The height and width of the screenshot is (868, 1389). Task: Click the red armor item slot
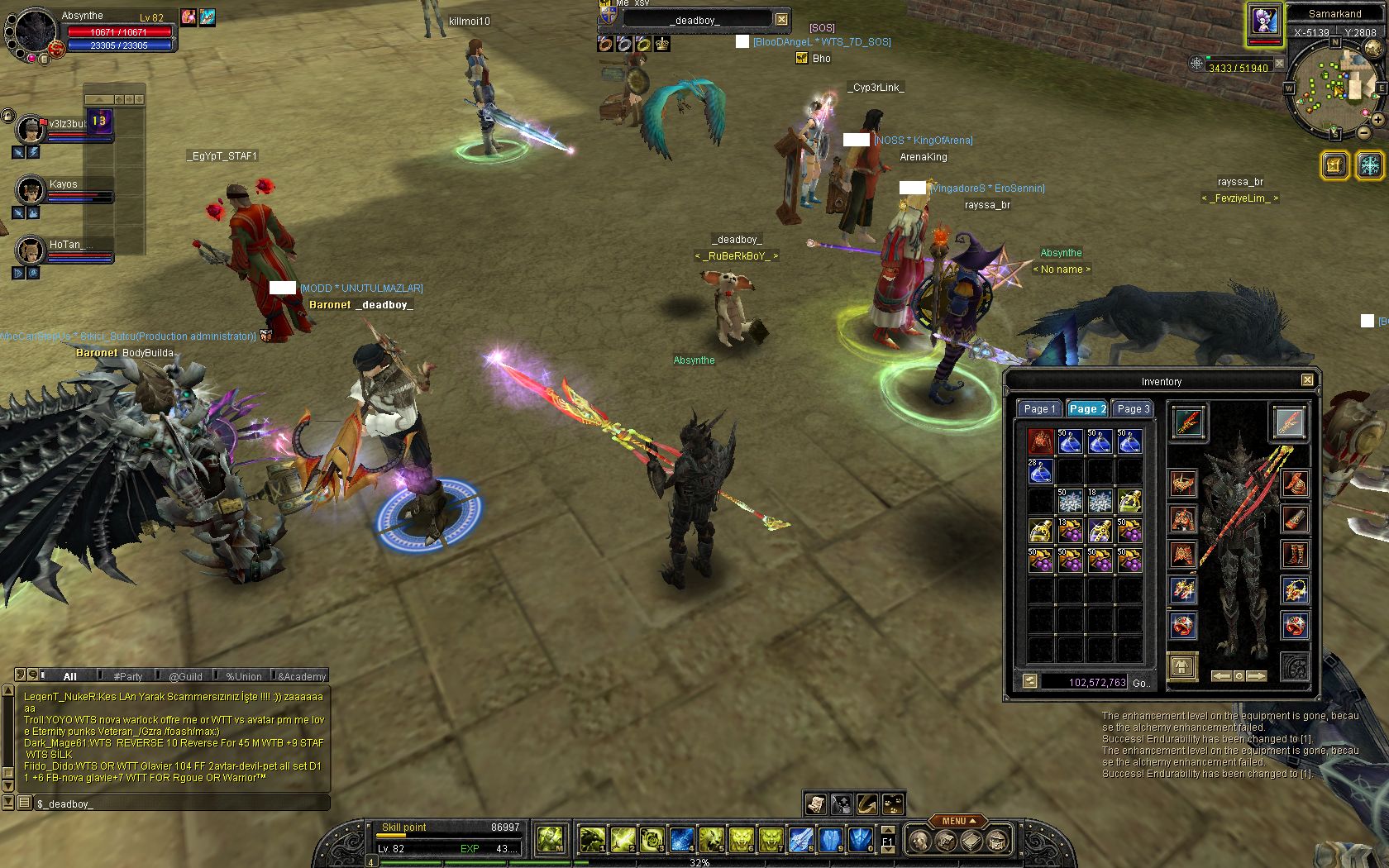click(x=1040, y=441)
